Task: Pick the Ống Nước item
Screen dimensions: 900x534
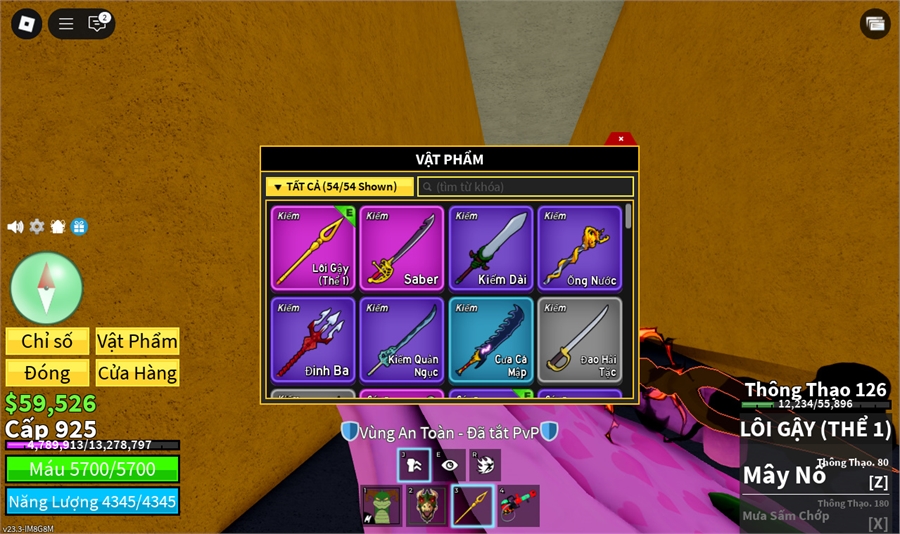Action: [580, 248]
